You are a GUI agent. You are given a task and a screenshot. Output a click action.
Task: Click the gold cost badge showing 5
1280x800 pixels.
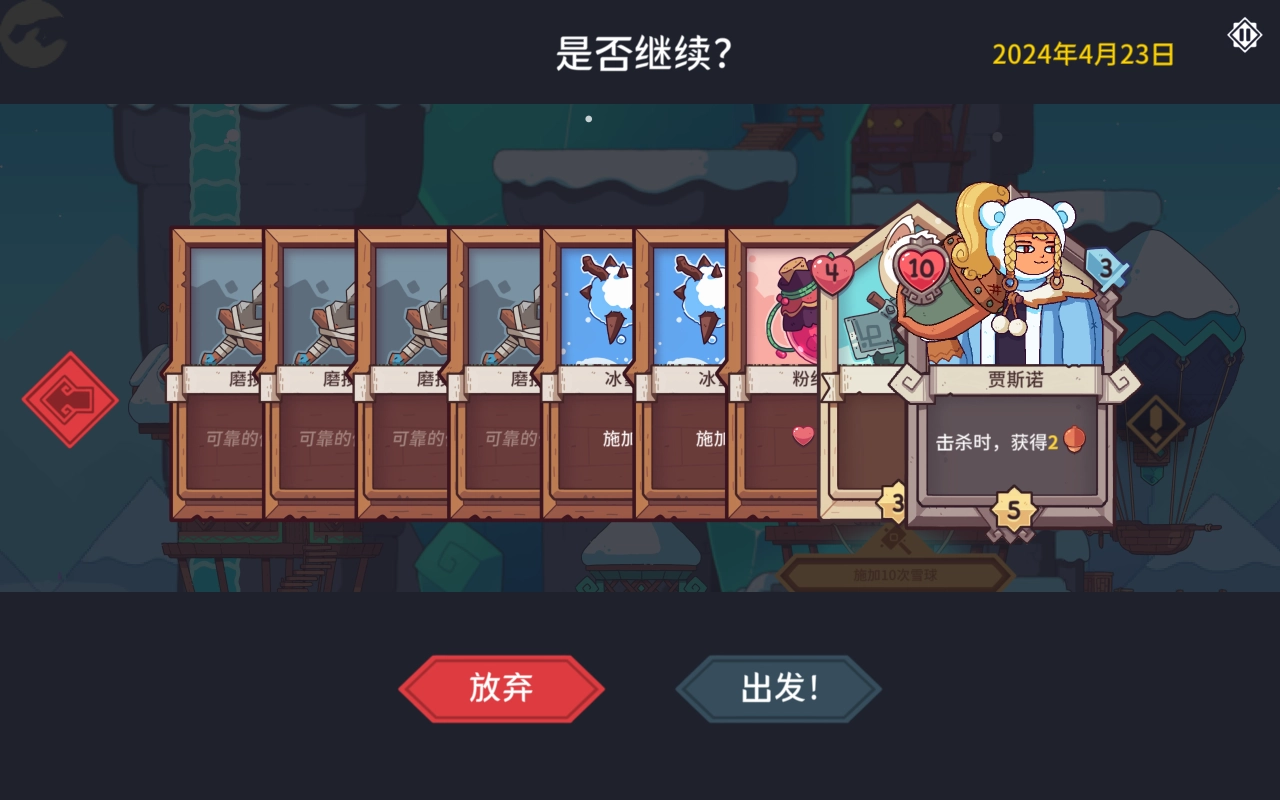click(1016, 508)
